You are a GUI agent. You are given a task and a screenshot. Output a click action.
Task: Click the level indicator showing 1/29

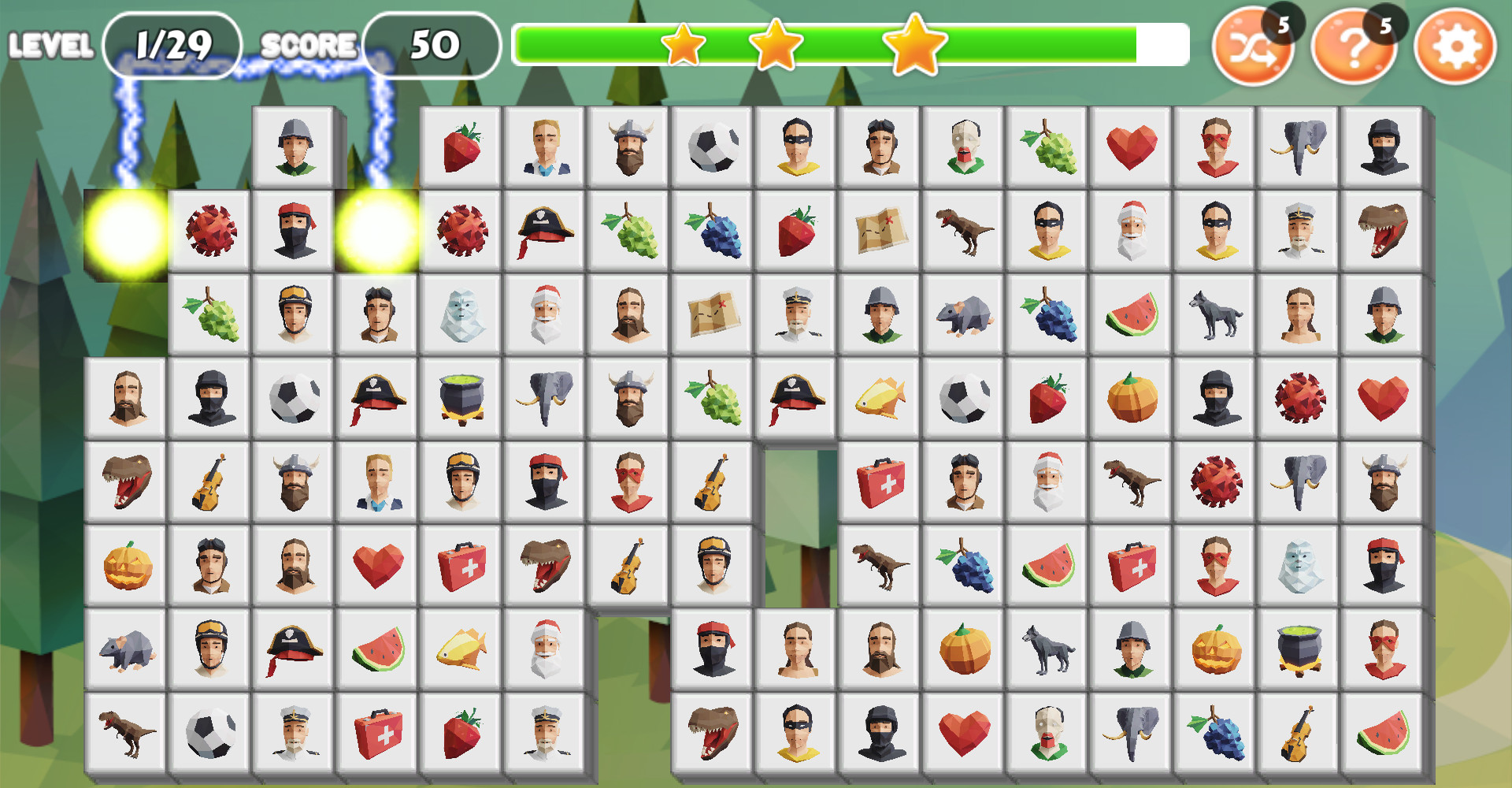point(172,43)
